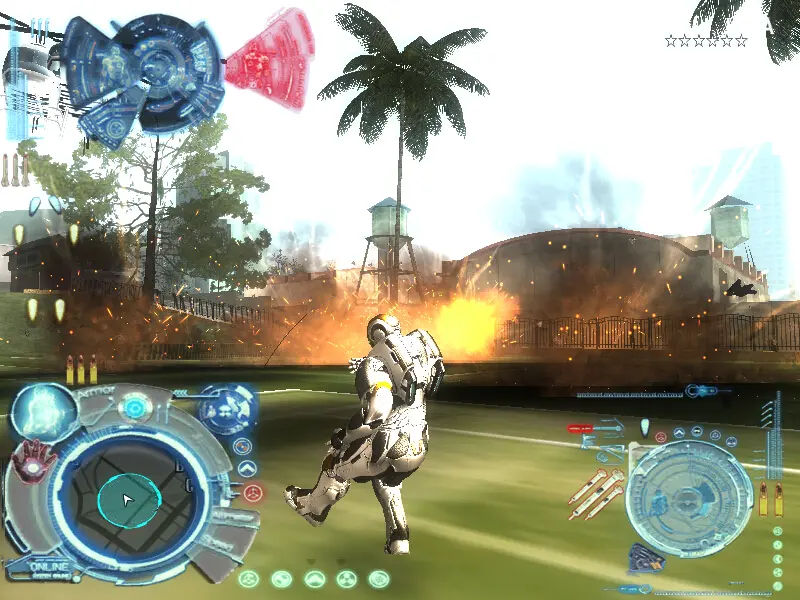Select the red circular icon beside the radar
This screenshot has height=600, width=800.
pos(252,492)
